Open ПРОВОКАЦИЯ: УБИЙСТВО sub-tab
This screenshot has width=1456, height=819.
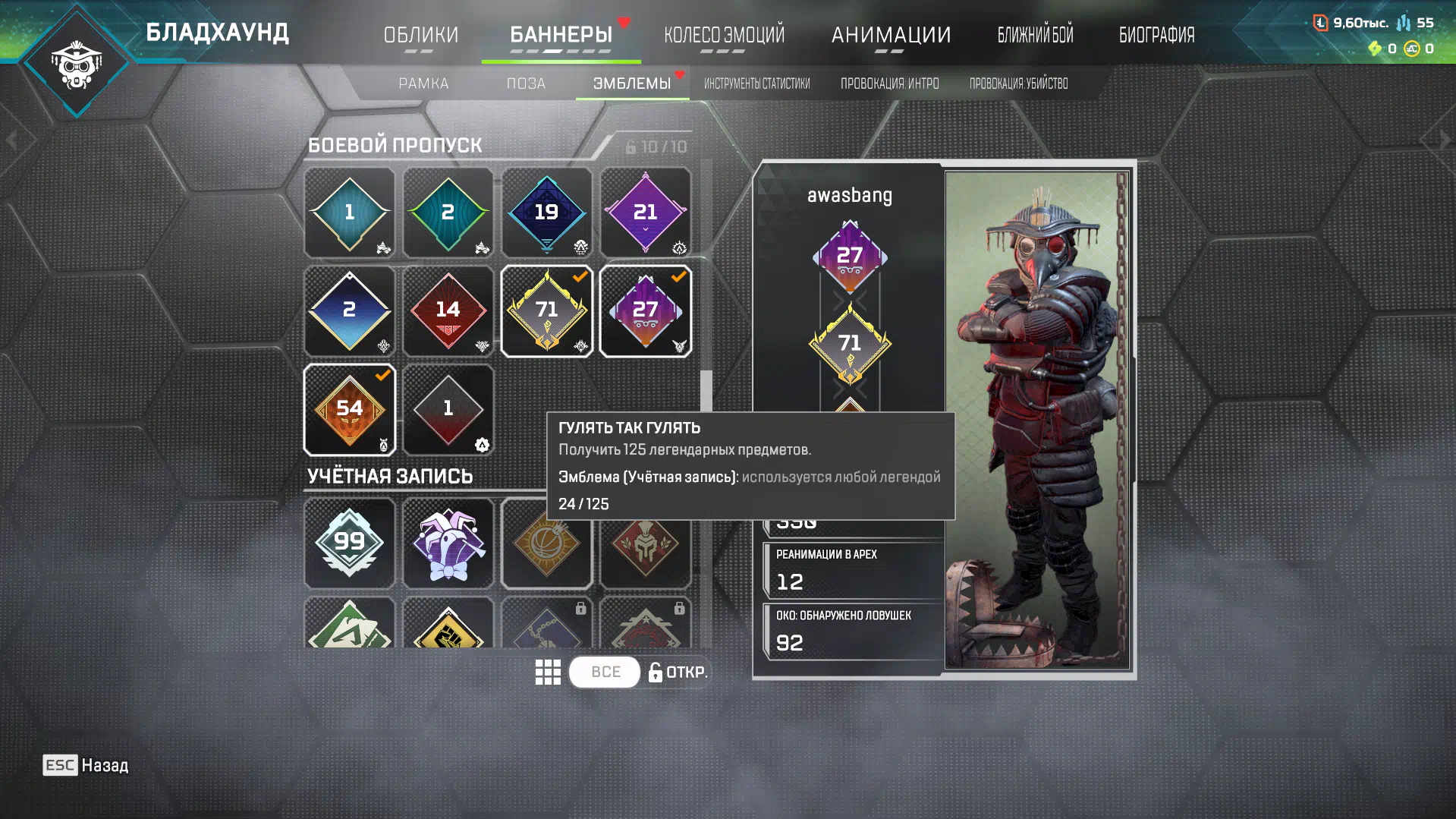(1018, 83)
